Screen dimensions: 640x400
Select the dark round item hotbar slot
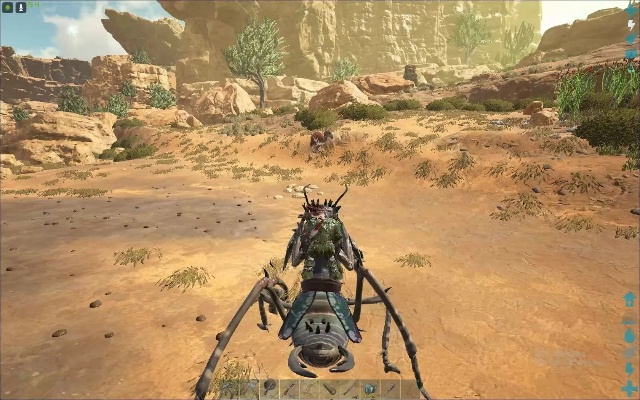tap(270, 387)
